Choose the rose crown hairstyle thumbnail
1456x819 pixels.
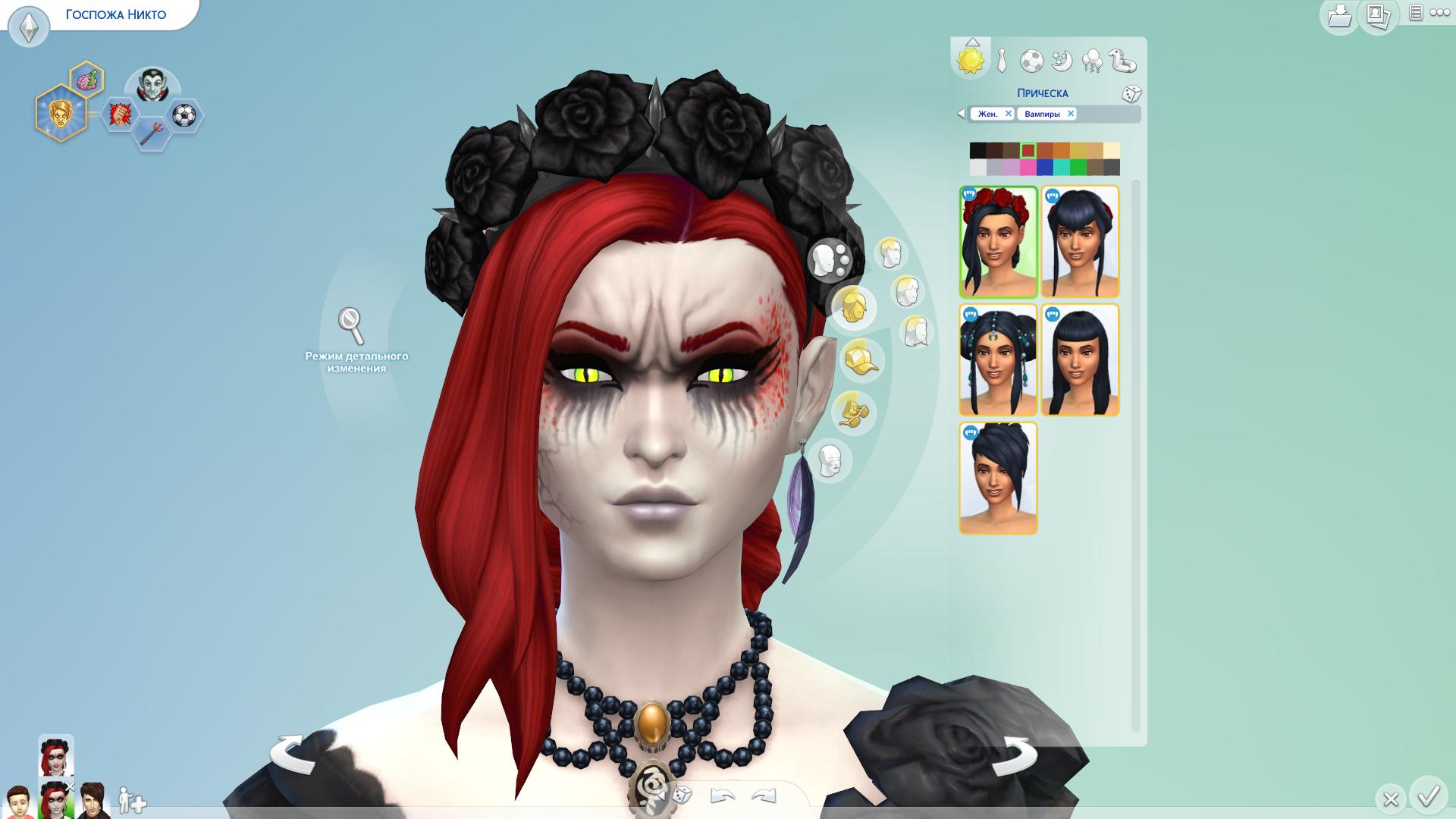tap(998, 242)
